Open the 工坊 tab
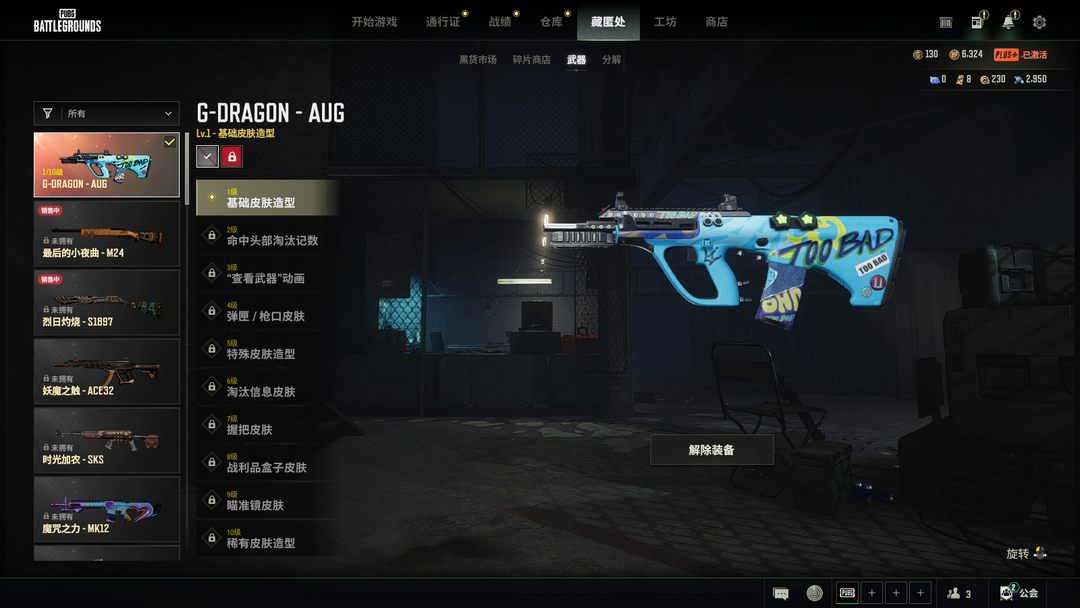The height and width of the screenshot is (608, 1080). click(665, 22)
